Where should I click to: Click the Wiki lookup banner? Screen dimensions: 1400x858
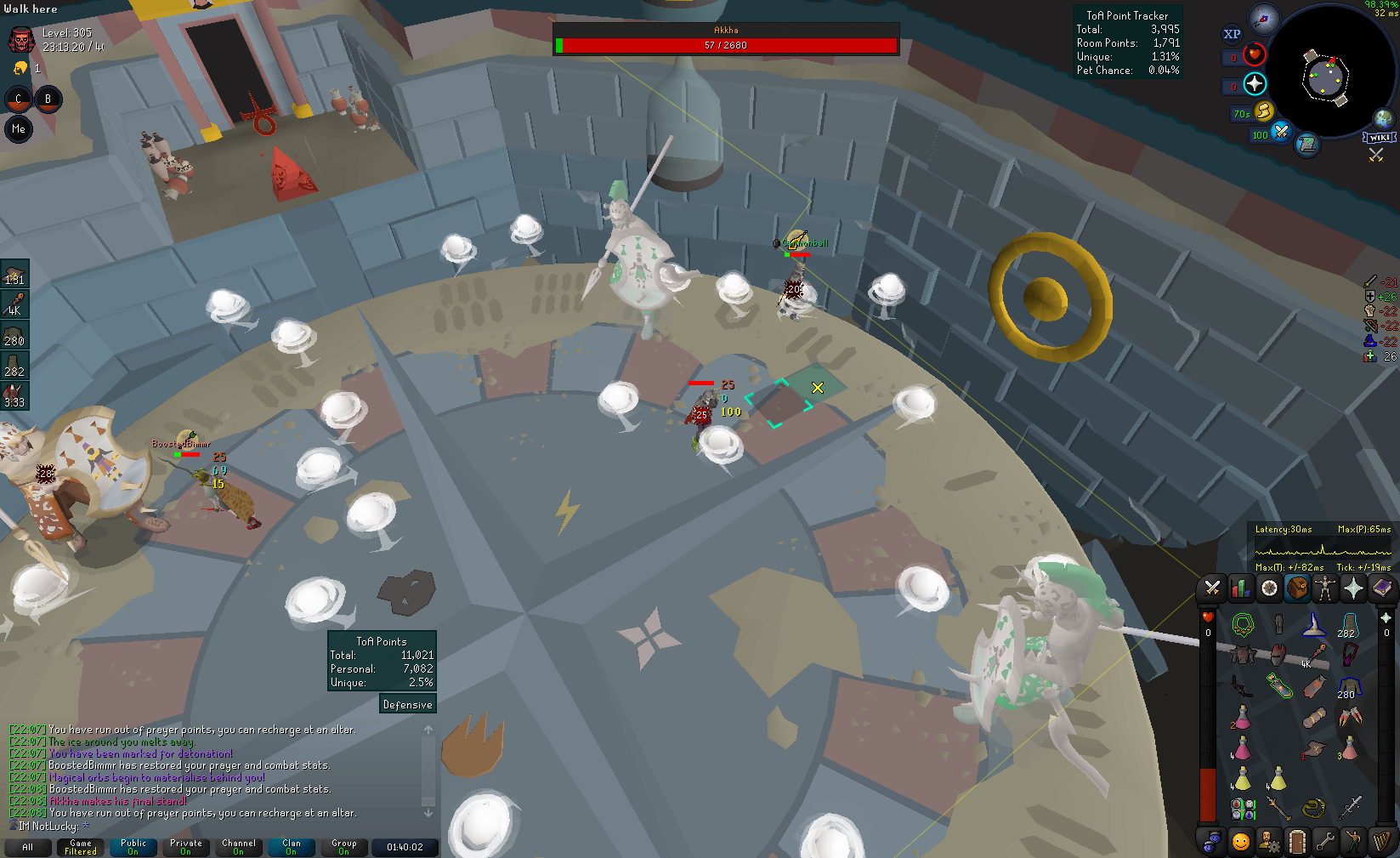point(1380,138)
